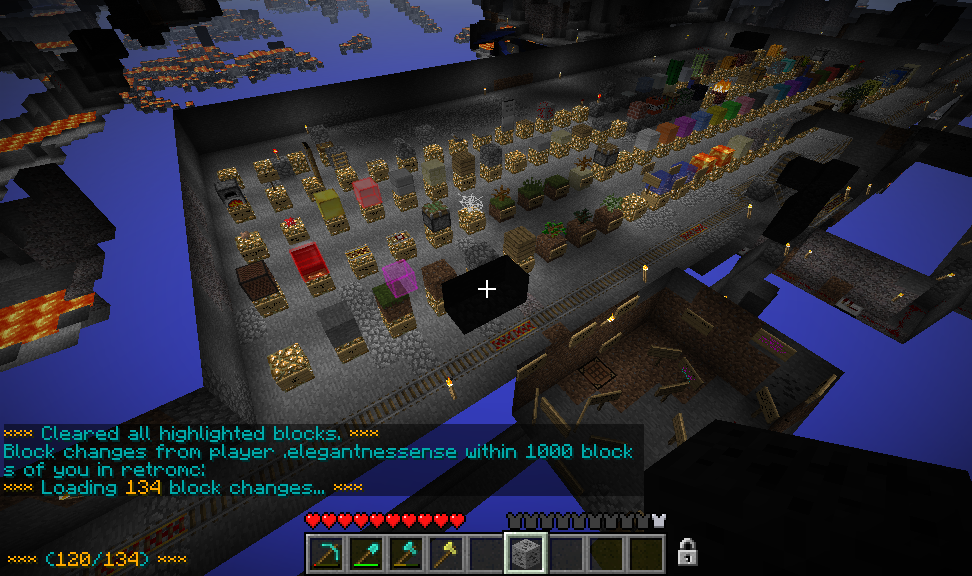Select the diamond shovel hotbar slot
This screenshot has height=576, width=972.
(365, 553)
